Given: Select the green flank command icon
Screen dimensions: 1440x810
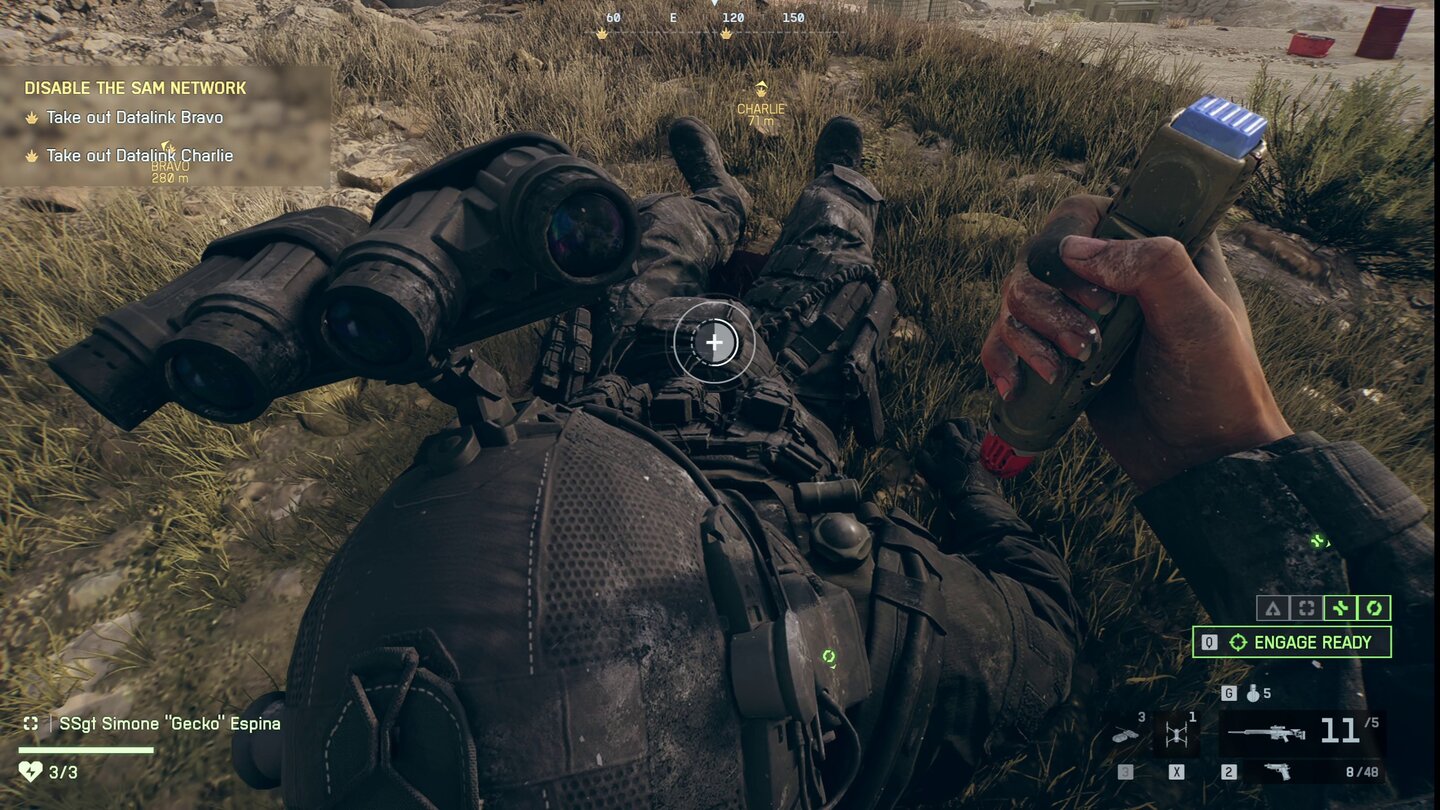Looking at the screenshot, I should (x=1339, y=608).
